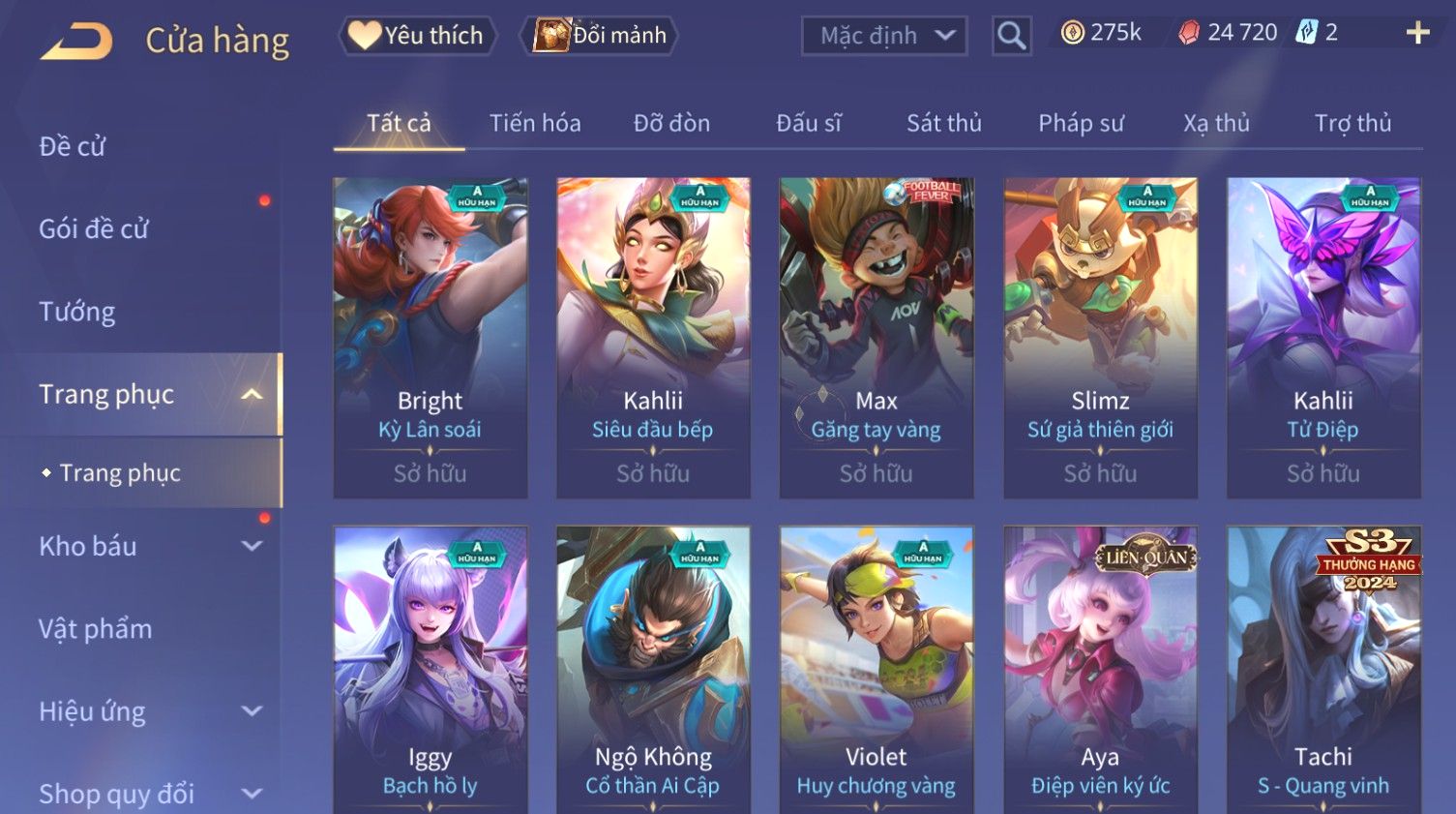Select the Bright Kỳ Lân soái skin
The height and width of the screenshot is (814, 1456).
coord(431,337)
